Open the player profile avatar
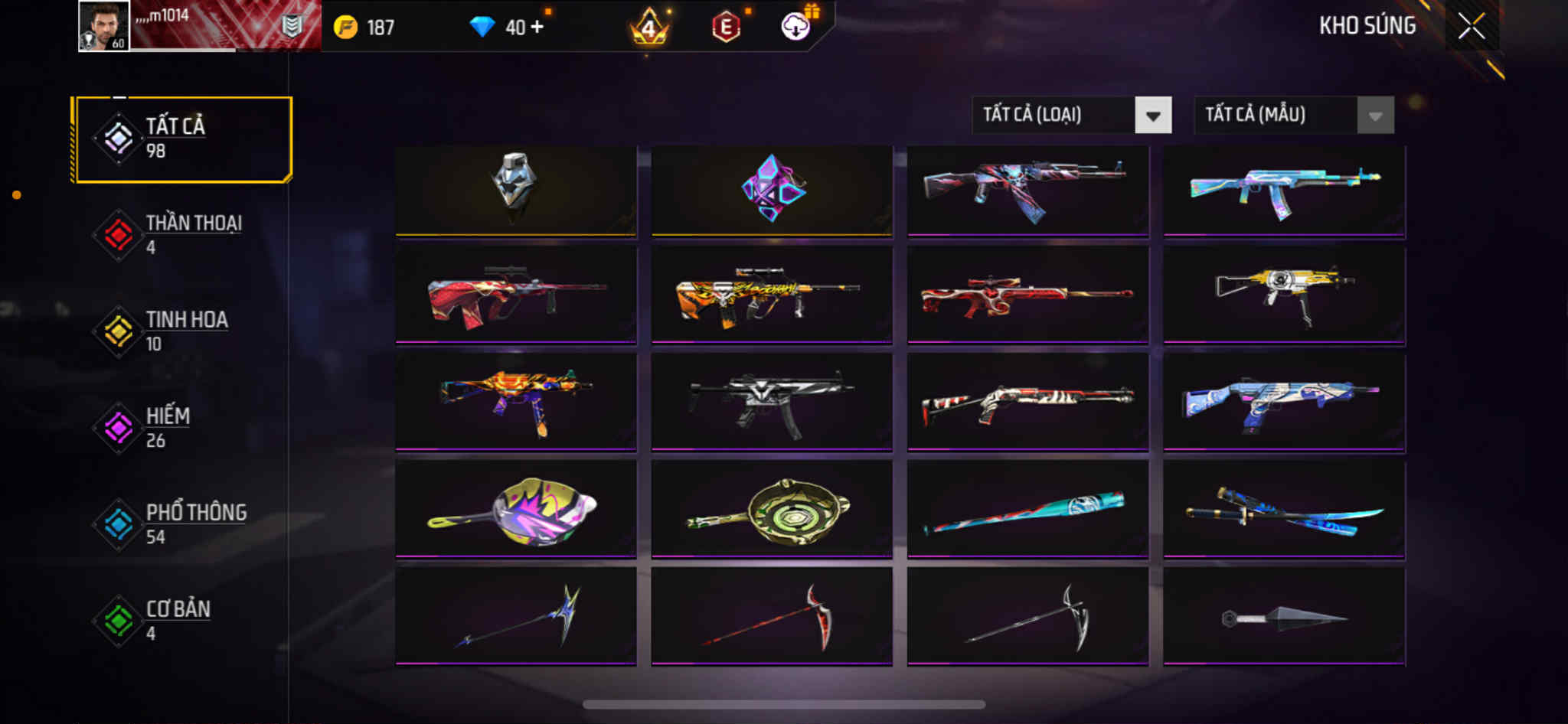The height and width of the screenshot is (724, 1568). click(x=104, y=27)
